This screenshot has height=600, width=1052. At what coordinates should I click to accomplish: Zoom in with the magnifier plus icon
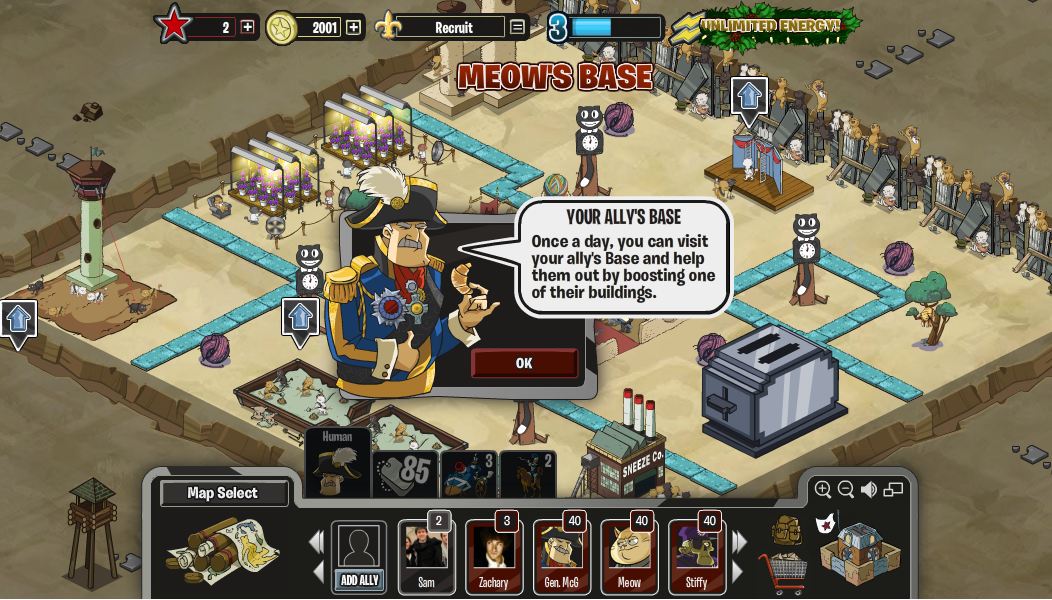pyautogui.click(x=823, y=489)
